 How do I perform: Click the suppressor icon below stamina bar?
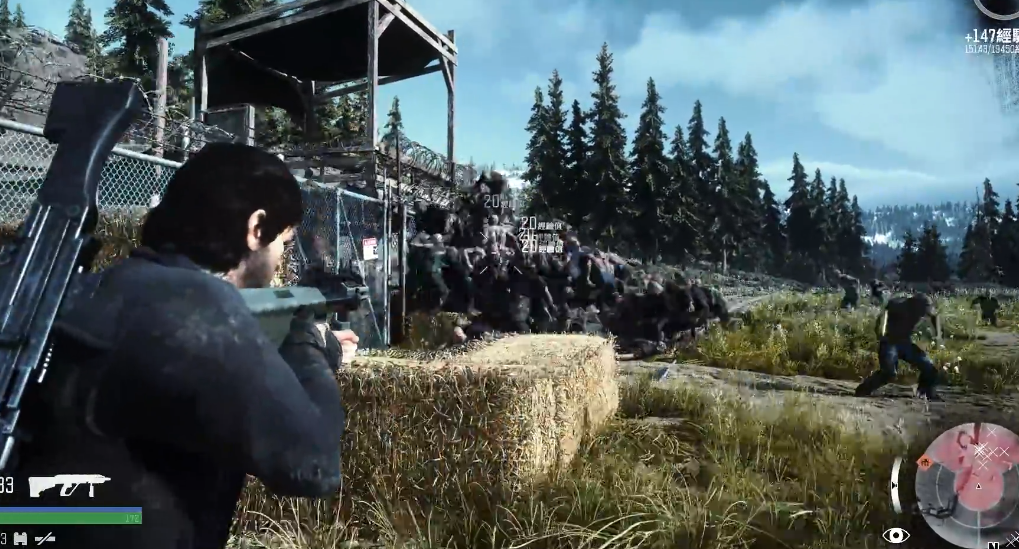click(21, 539)
